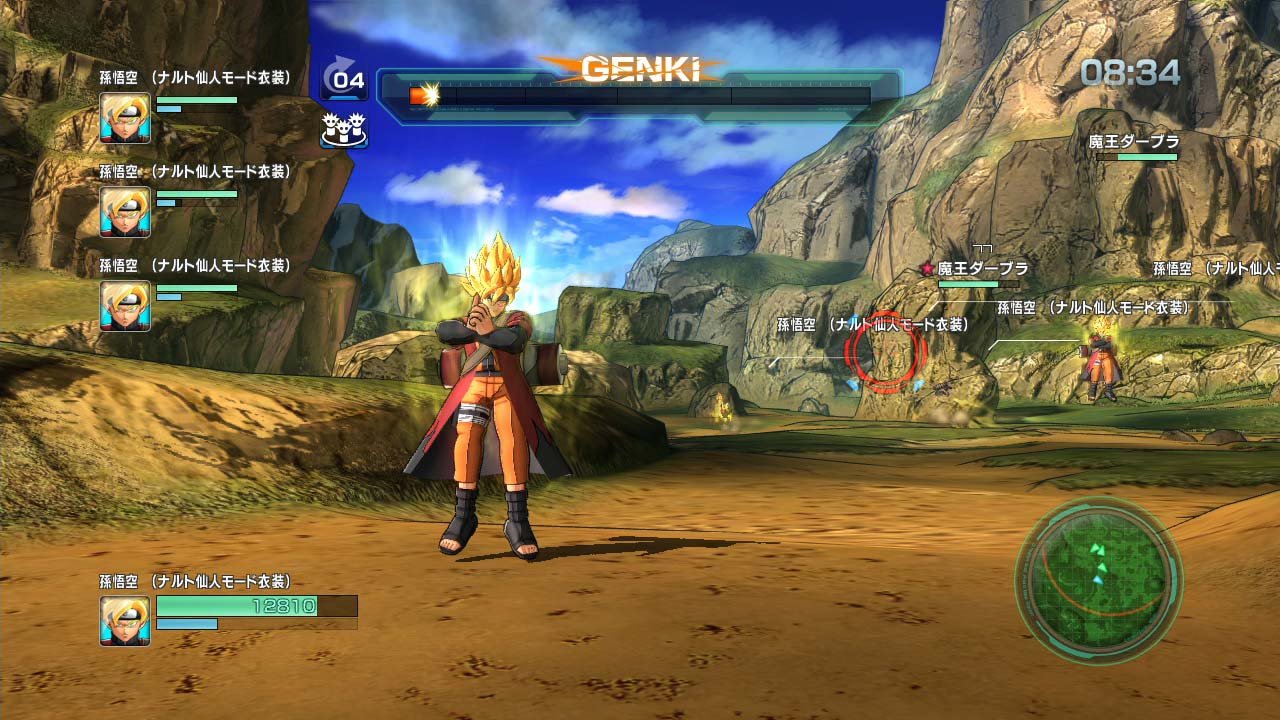This screenshot has height=720, width=1280.
Task: Click the circular green radar minimap
Action: click(x=1099, y=580)
